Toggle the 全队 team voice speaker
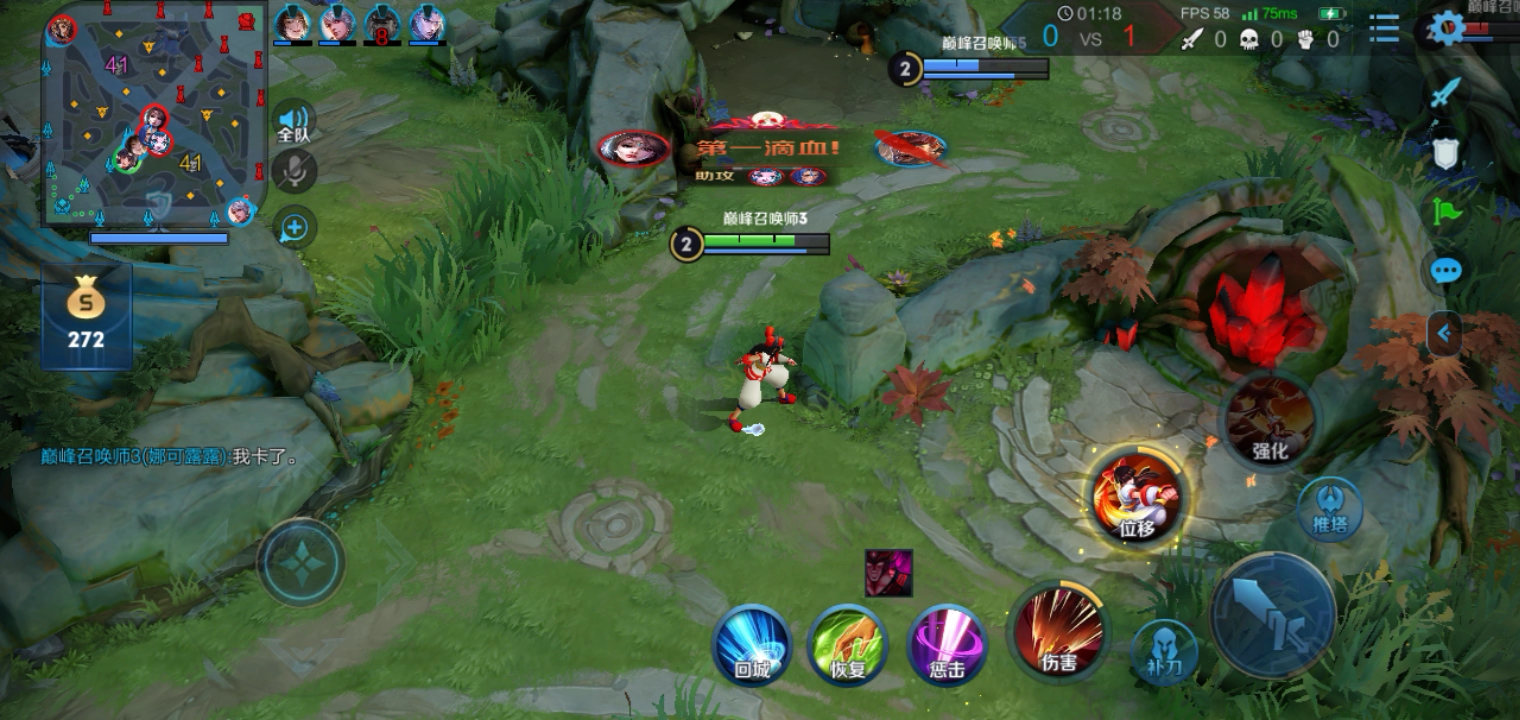This screenshot has height=720, width=1520. (293, 122)
